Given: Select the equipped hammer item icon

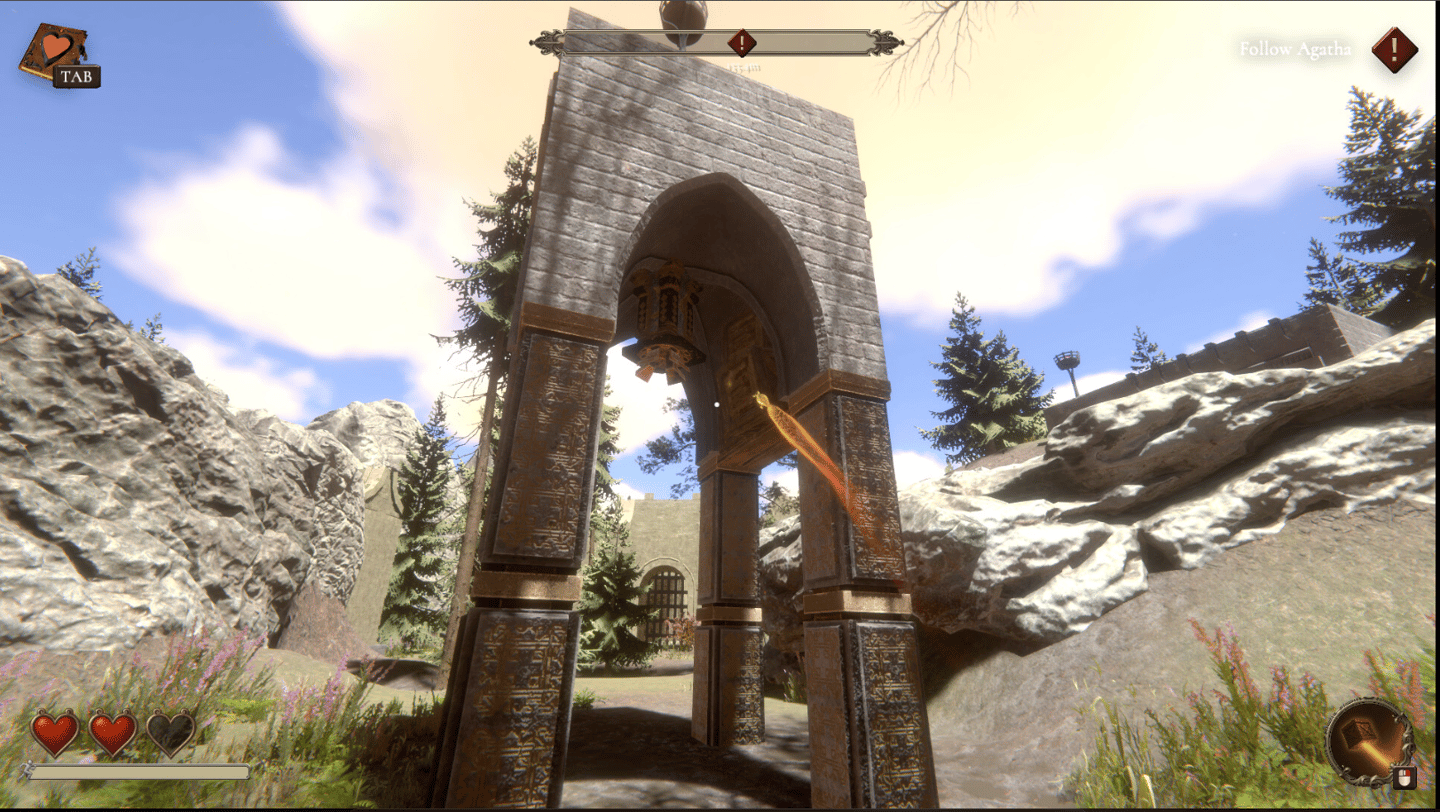Looking at the screenshot, I should tap(1366, 741).
